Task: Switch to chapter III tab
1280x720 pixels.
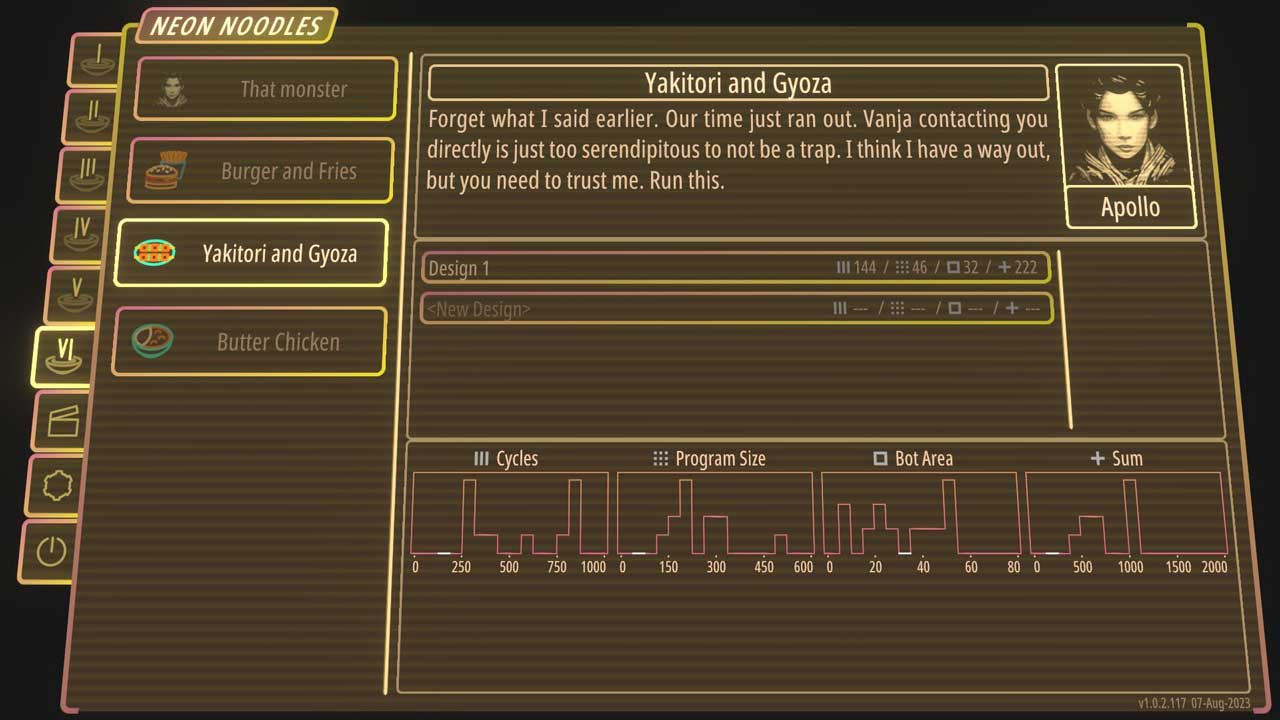Action: [84, 174]
